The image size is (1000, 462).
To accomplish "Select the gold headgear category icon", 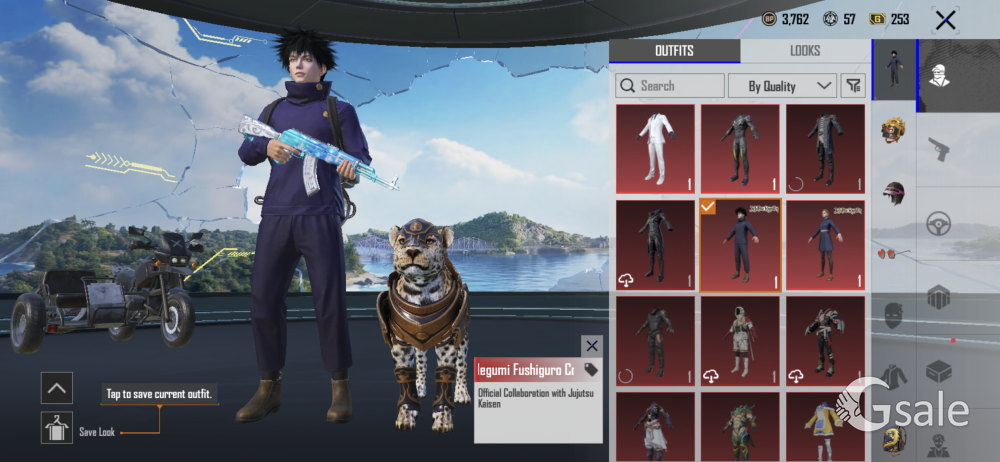I will click(893, 131).
